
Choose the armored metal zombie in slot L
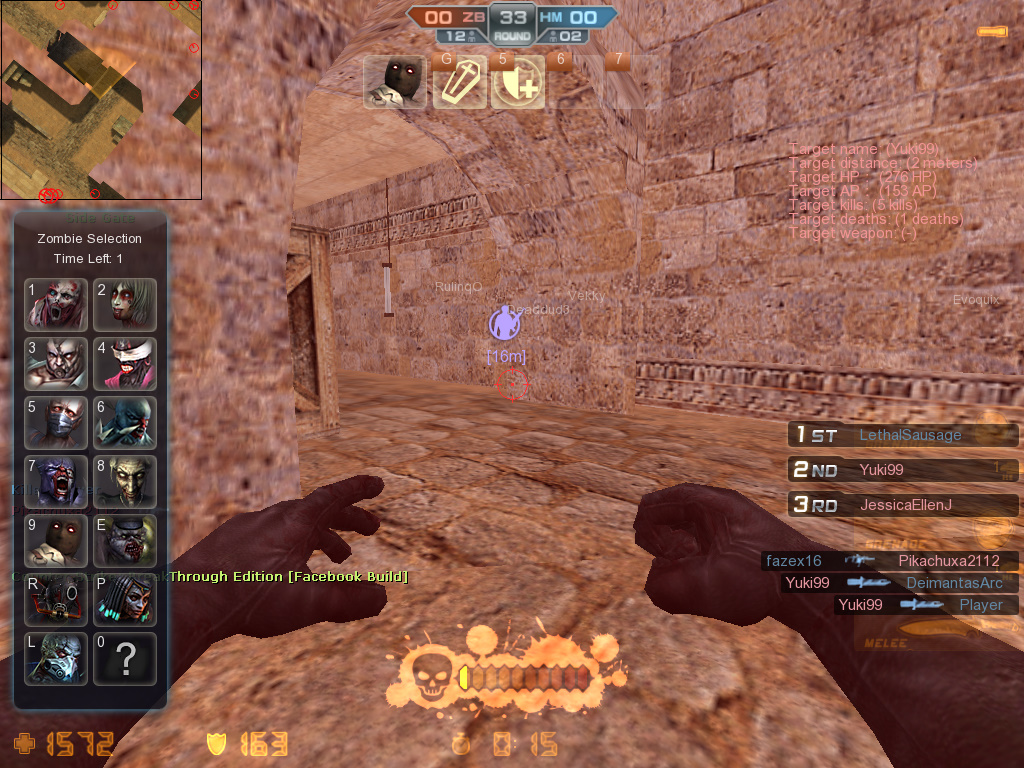click(x=57, y=659)
